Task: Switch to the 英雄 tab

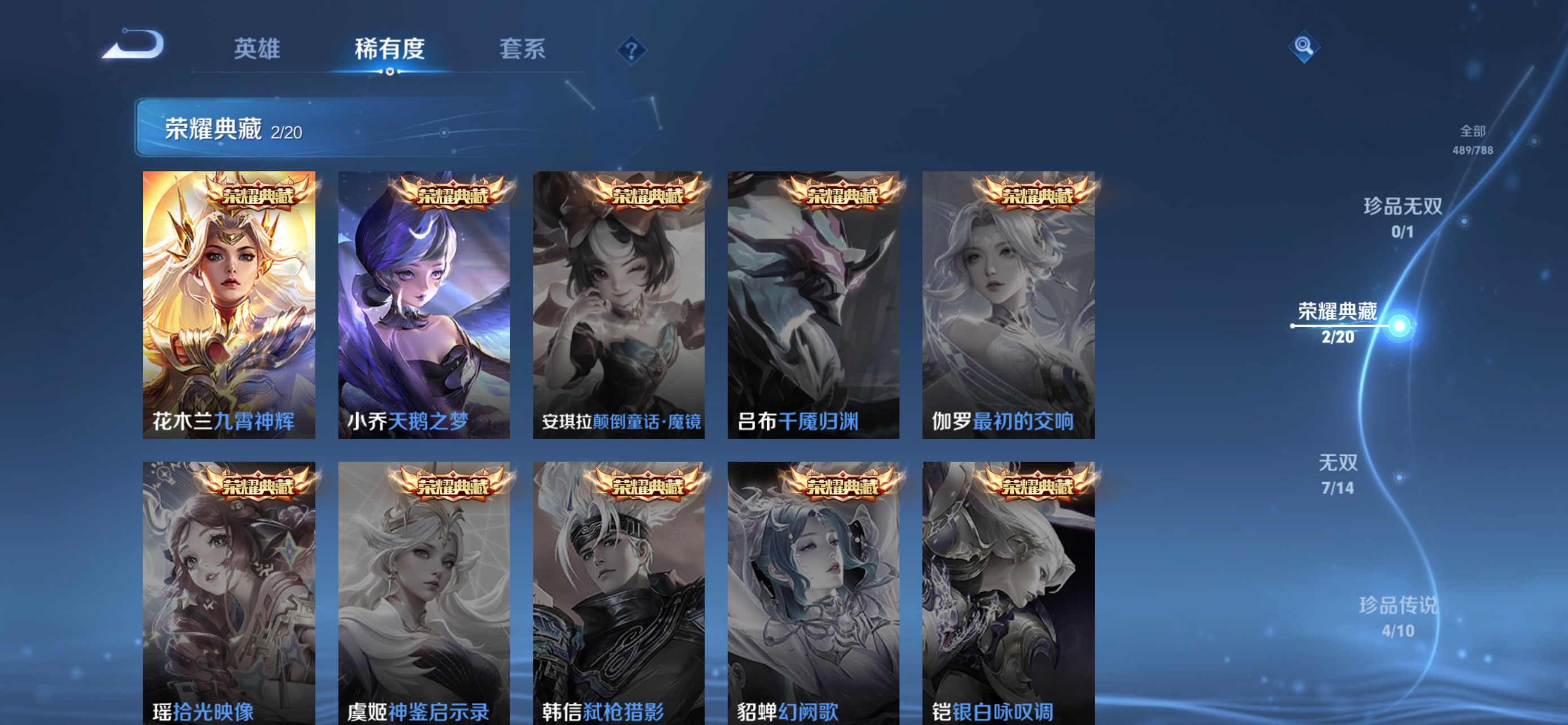Action: click(x=256, y=50)
